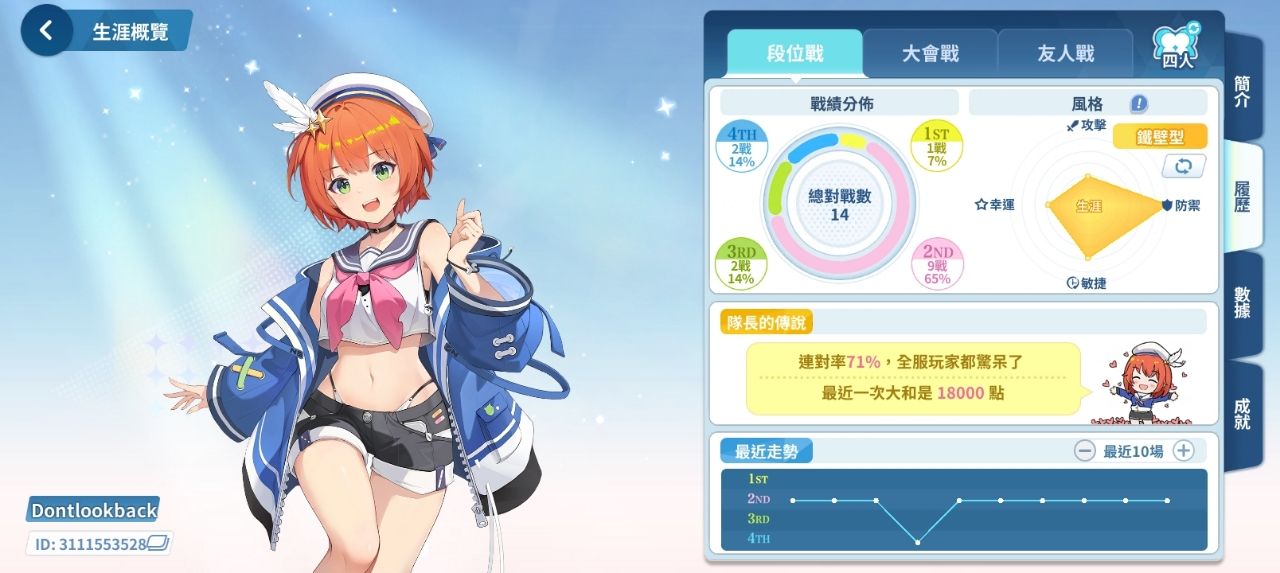Go back using the arrow button
Screen dimensions: 1280x573
45,31
